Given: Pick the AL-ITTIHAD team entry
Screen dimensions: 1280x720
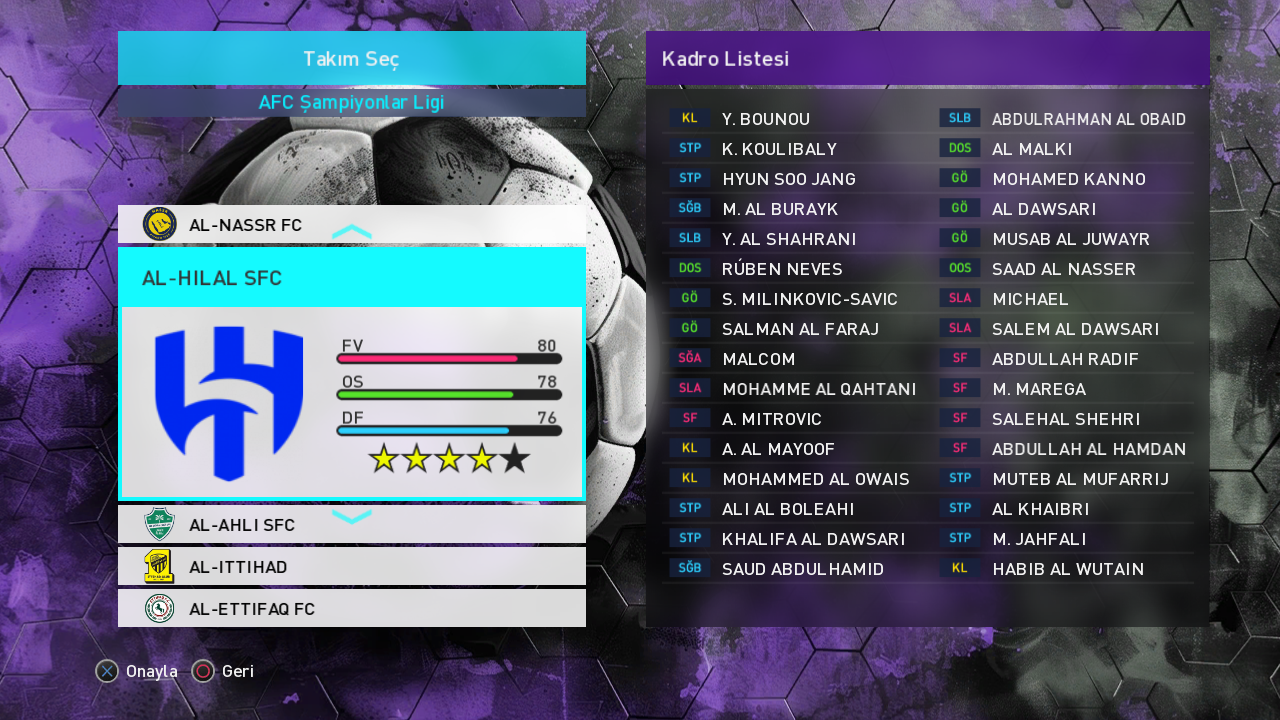Looking at the screenshot, I should click(x=238, y=567).
